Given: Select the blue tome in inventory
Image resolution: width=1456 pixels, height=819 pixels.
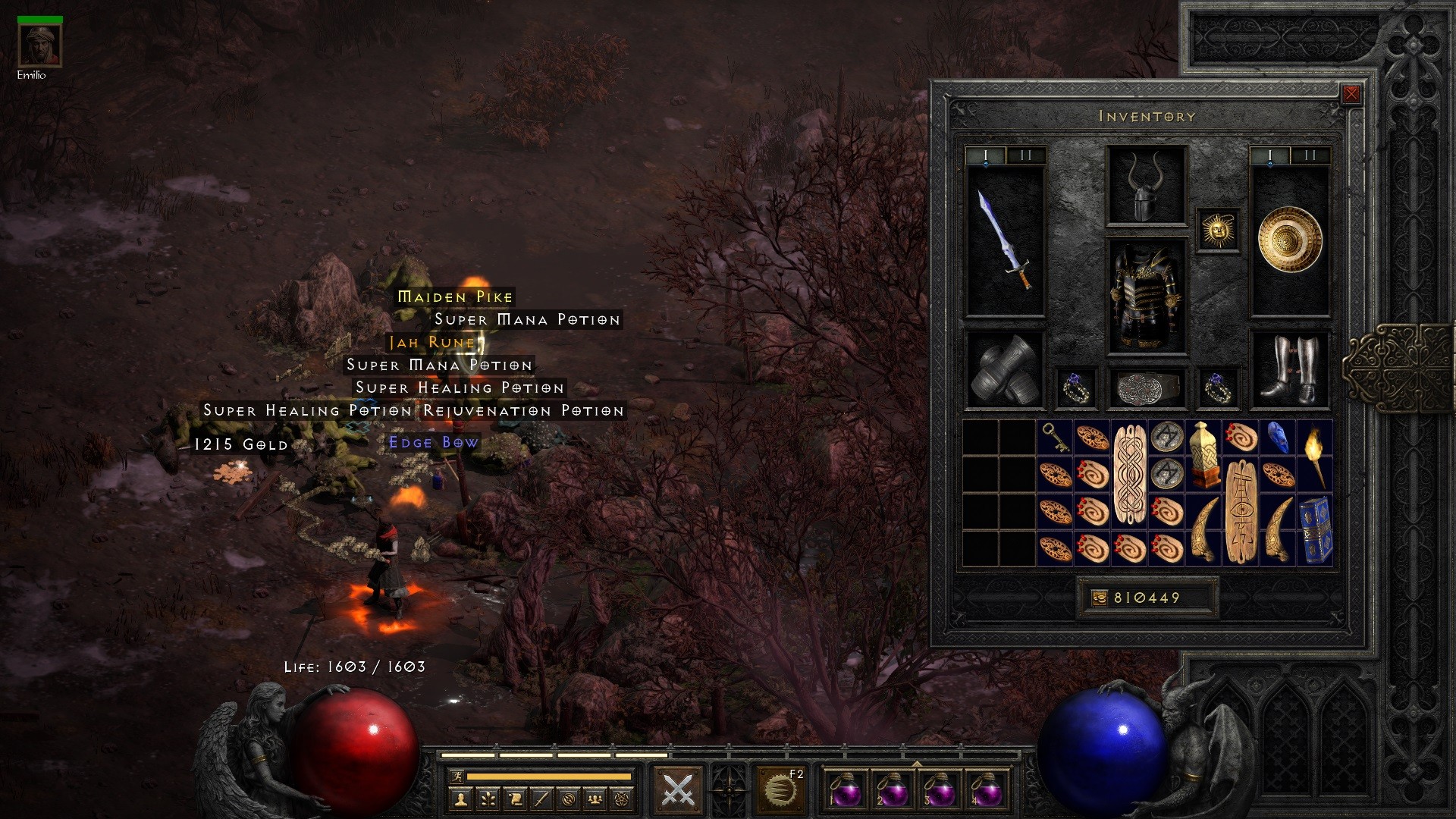Looking at the screenshot, I should pos(1315,530).
